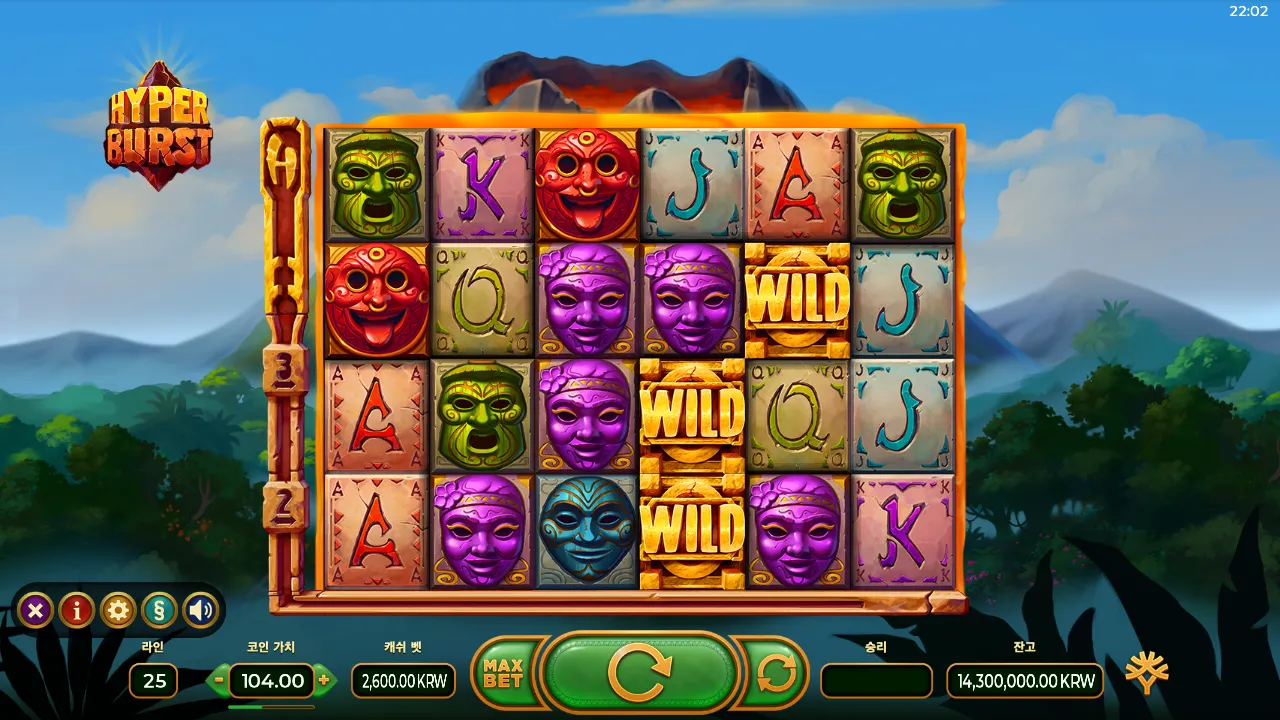Image resolution: width=1280 pixels, height=720 pixels.
Task: Start autoplay with the circular arrows button
Action: [776, 675]
